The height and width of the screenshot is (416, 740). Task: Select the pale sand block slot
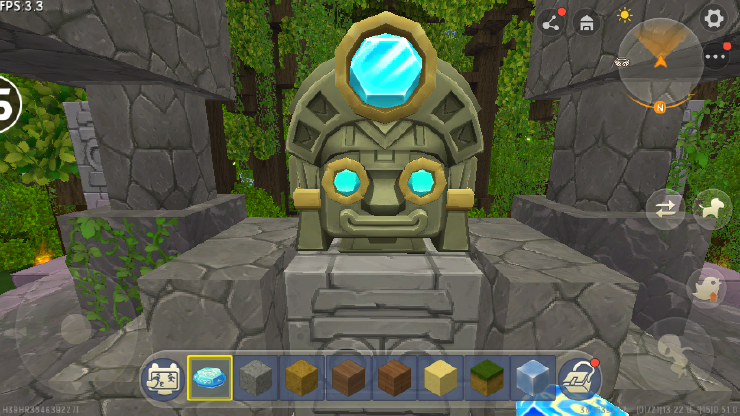440,377
